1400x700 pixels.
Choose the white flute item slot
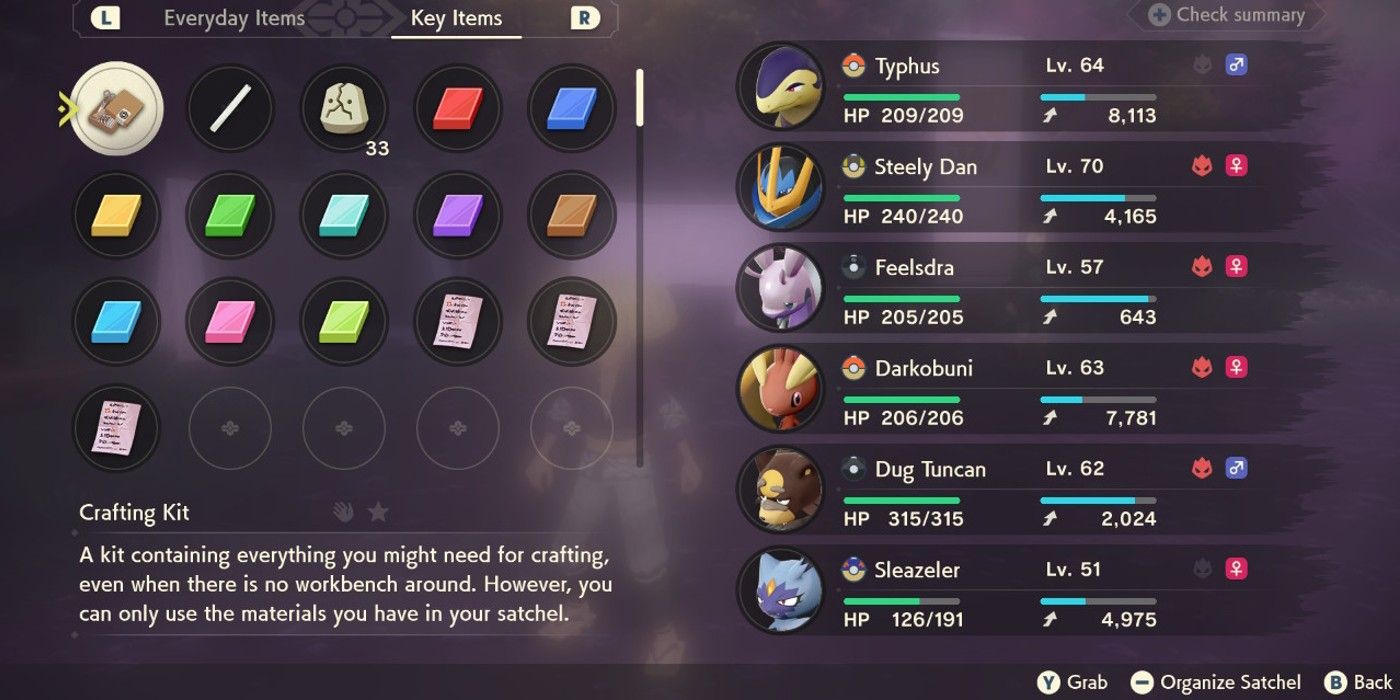pos(230,108)
